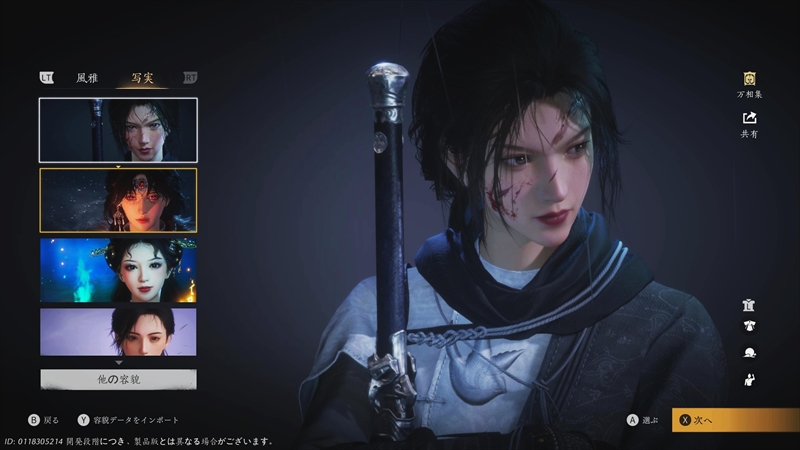The image size is (800, 450).
Task: Activate the character pose icon
Action: click(x=748, y=379)
